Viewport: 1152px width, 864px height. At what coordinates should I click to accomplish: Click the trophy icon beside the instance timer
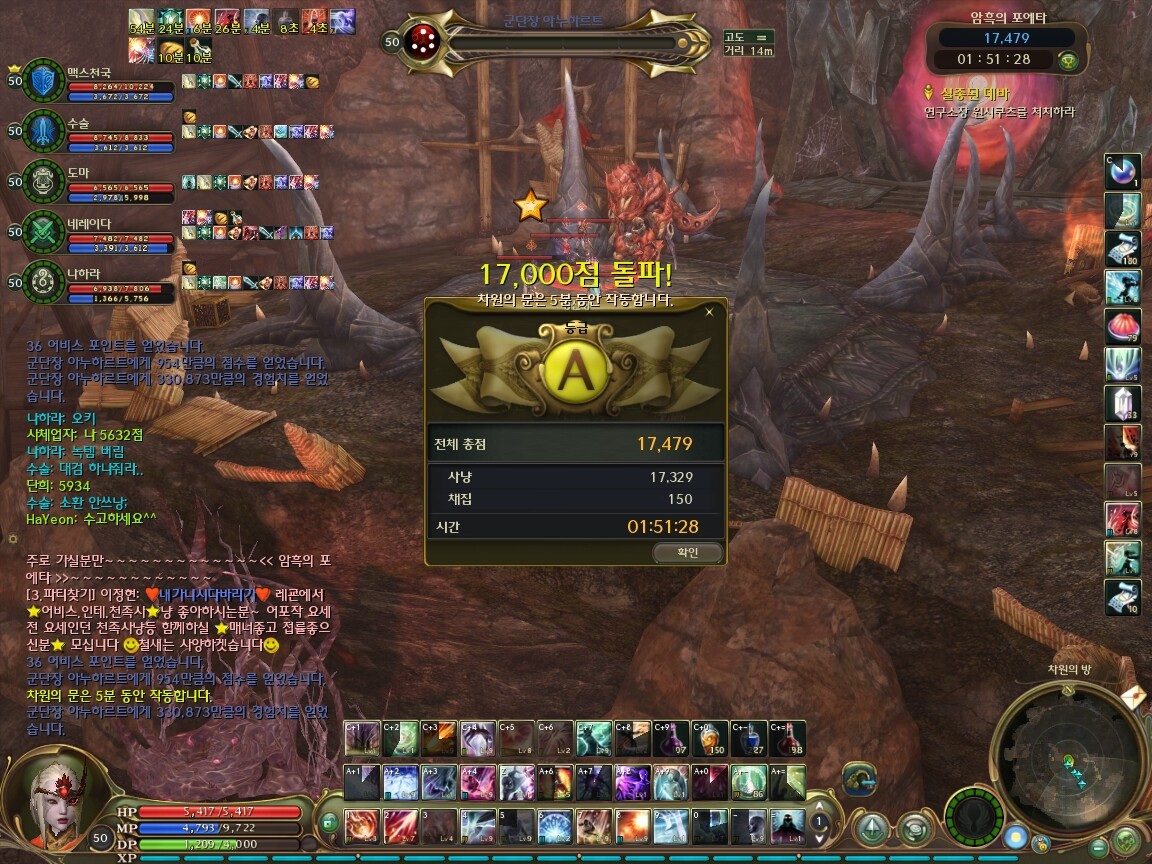tap(1068, 60)
